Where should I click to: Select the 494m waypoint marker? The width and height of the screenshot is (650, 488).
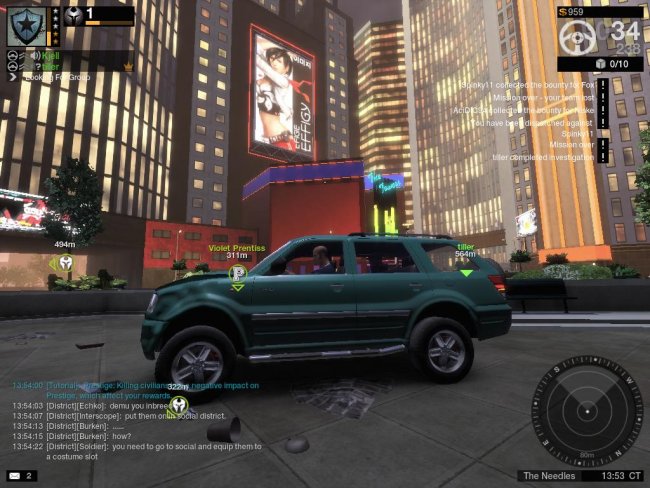click(x=65, y=263)
